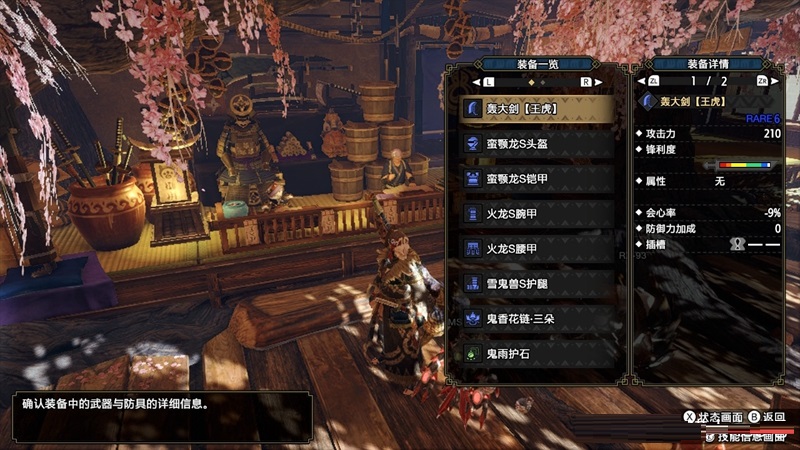Choose the 蛮颚龙S头盔 helmet entry
The image size is (800, 450).
[x=536, y=143]
